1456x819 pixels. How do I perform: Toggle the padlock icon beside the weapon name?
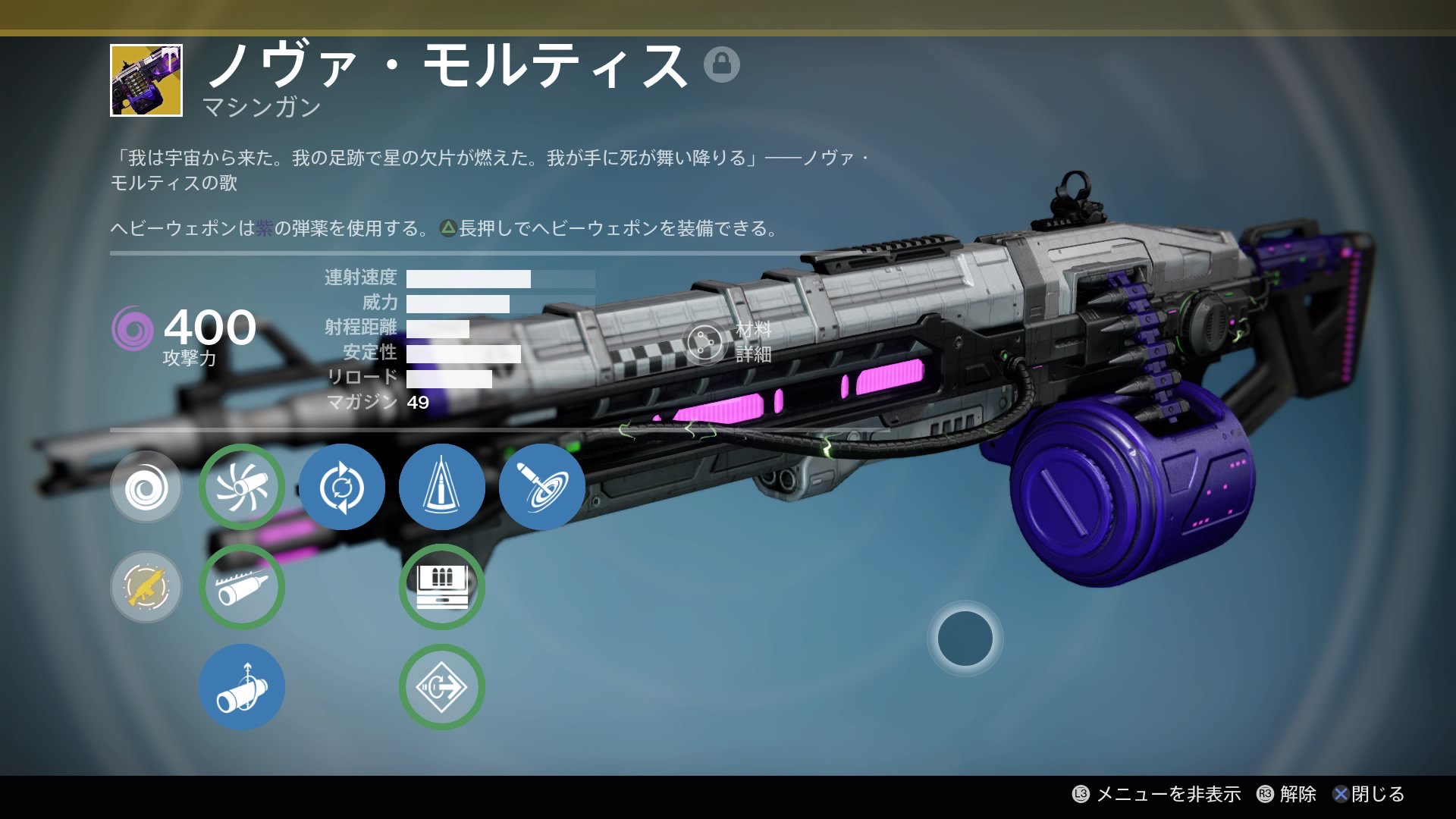[x=721, y=64]
